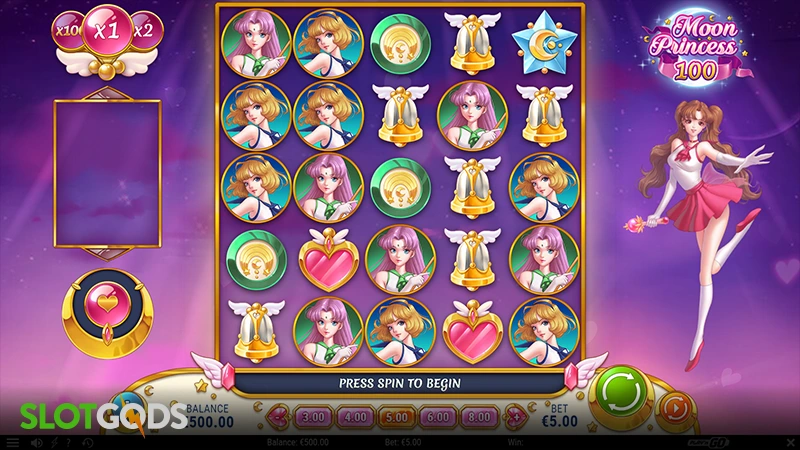Click the right bet increase arrow

point(517,414)
